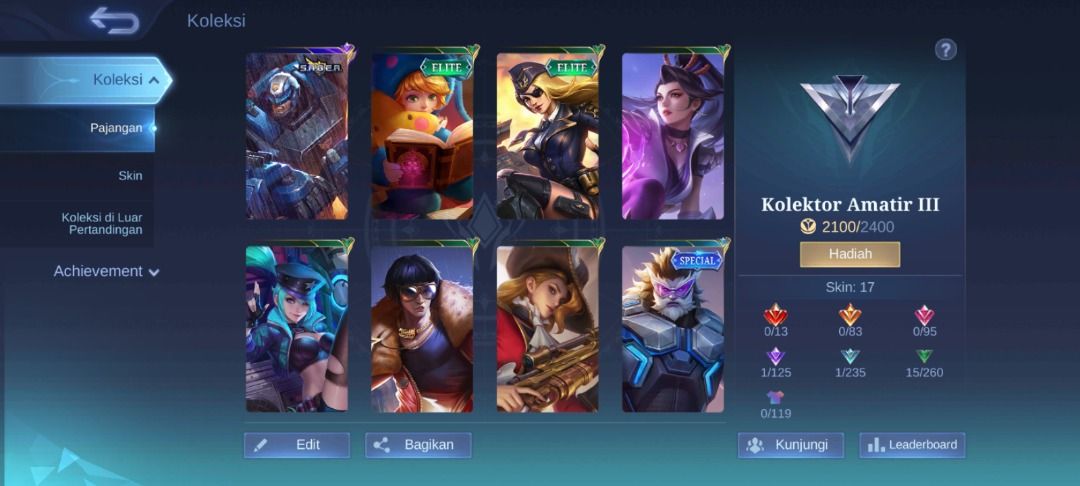This screenshot has width=1080, height=486.
Task: Click the Edit button
Action: coord(297,445)
